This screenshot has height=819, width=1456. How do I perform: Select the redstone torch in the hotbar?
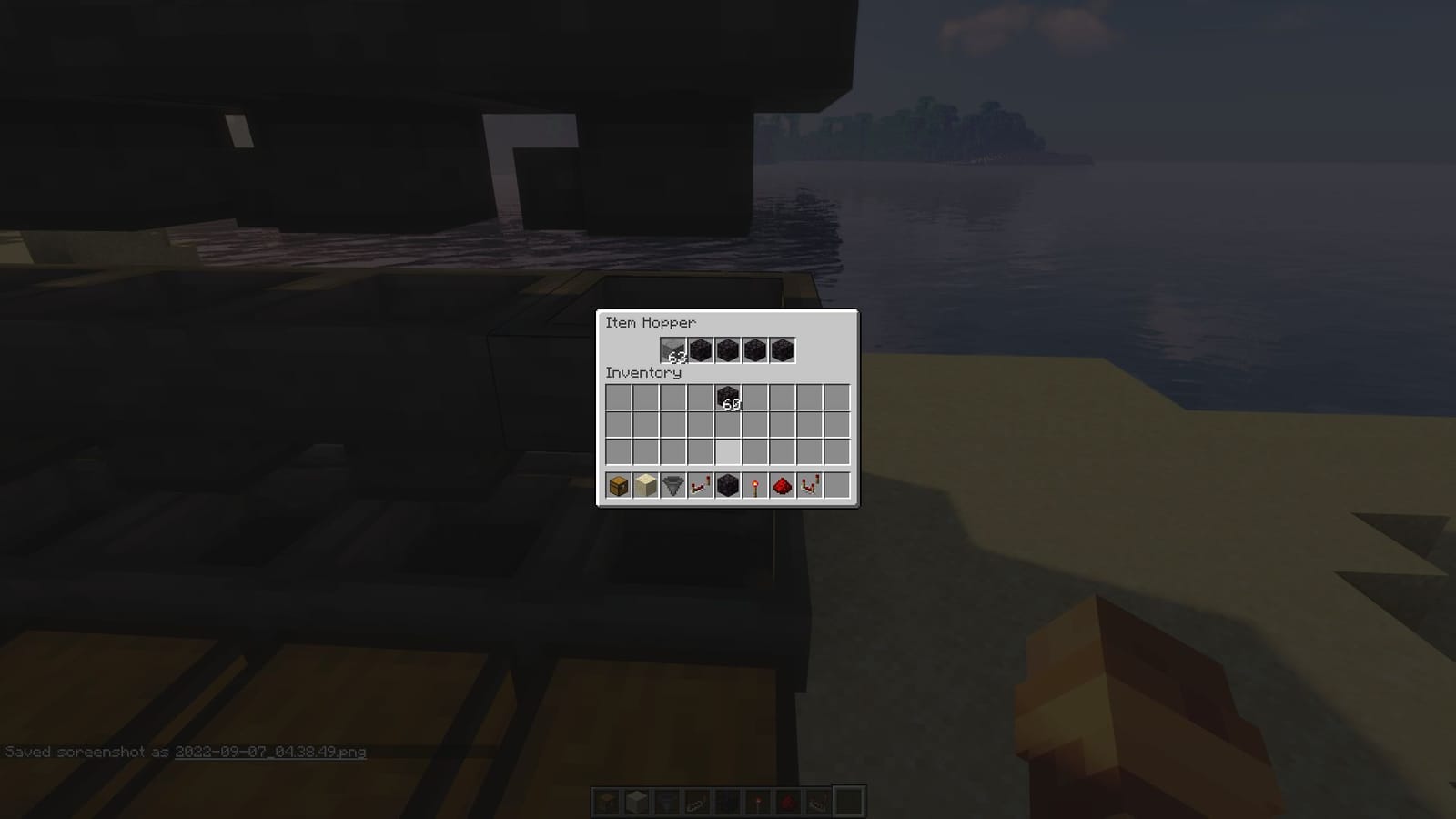pos(754,485)
